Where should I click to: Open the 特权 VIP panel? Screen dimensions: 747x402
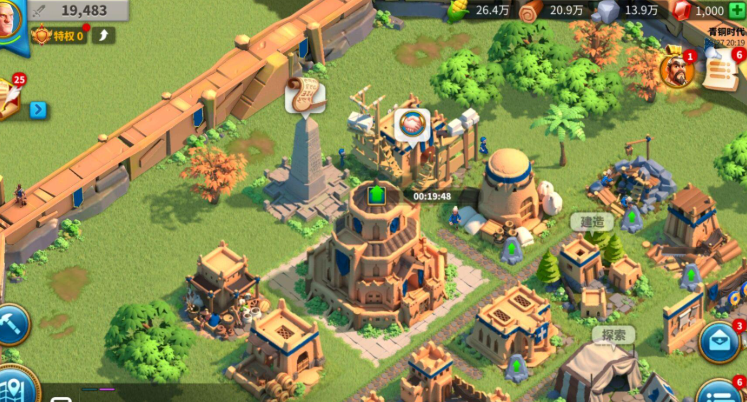tap(58, 36)
